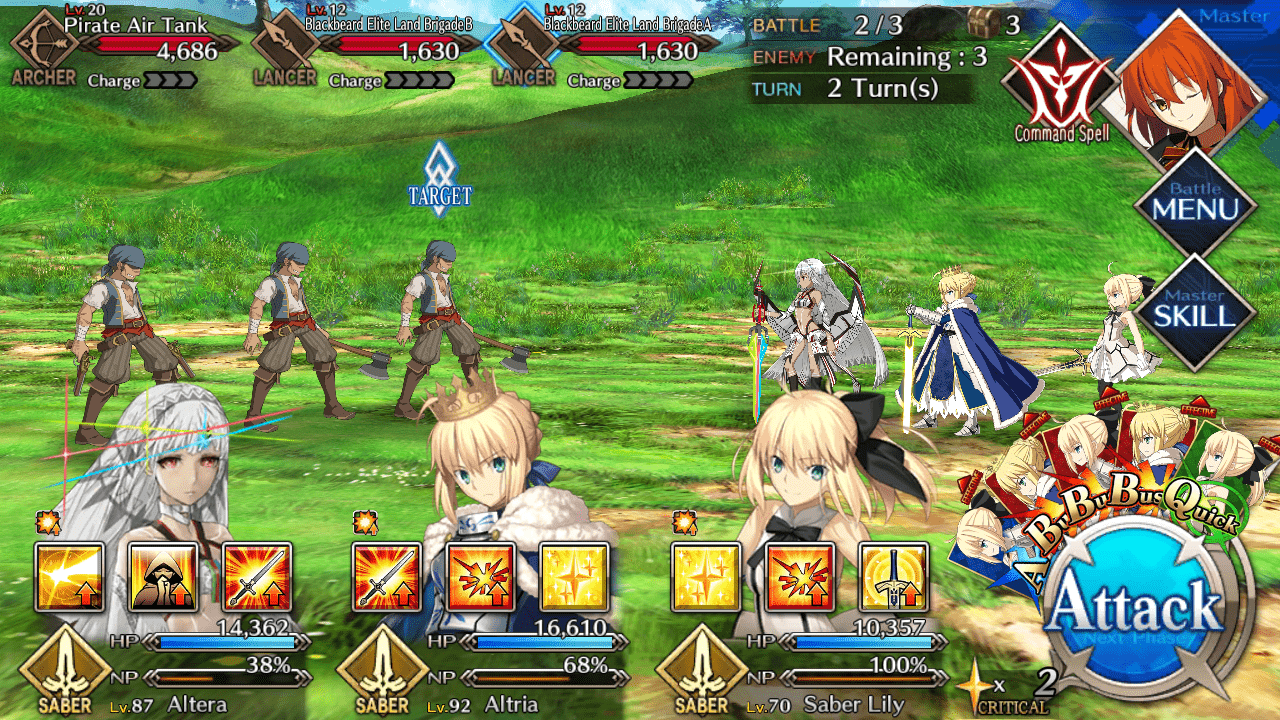Screen dimensions: 1280x720
Task: Activate Saber Lily's golden sparkle skill
Action: click(706, 577)
